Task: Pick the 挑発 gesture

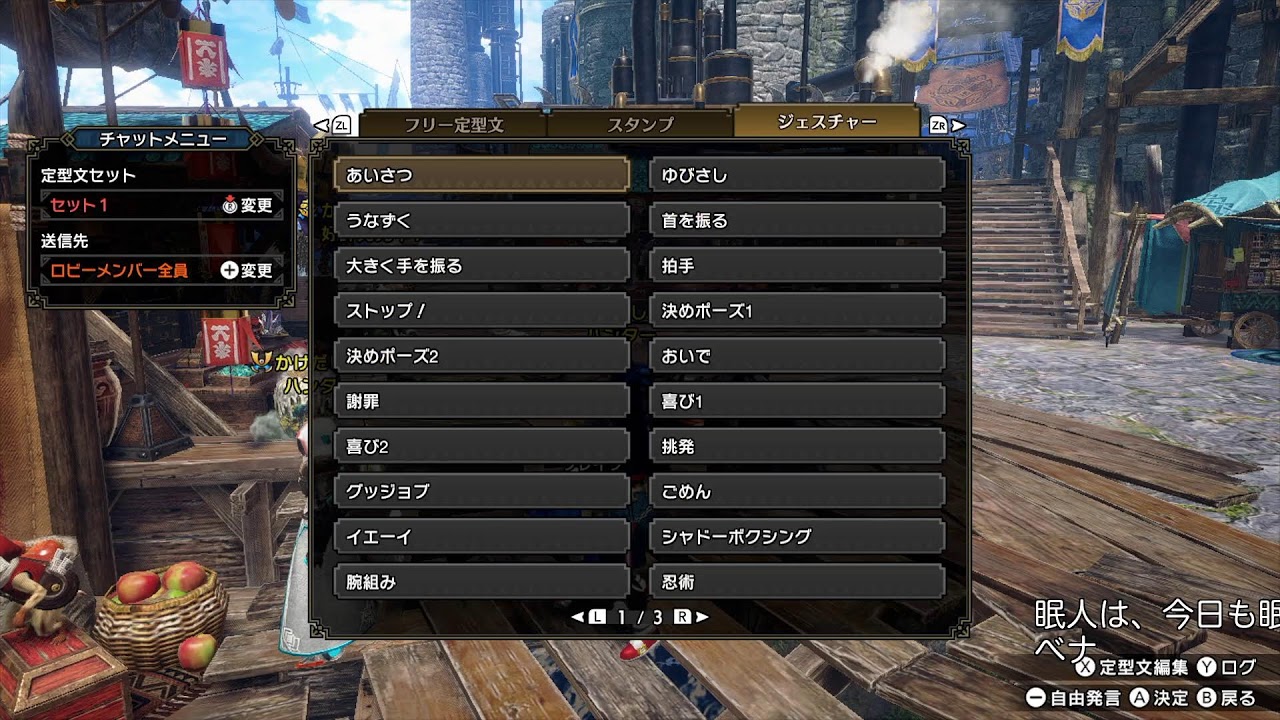Action: pos(797,447)
